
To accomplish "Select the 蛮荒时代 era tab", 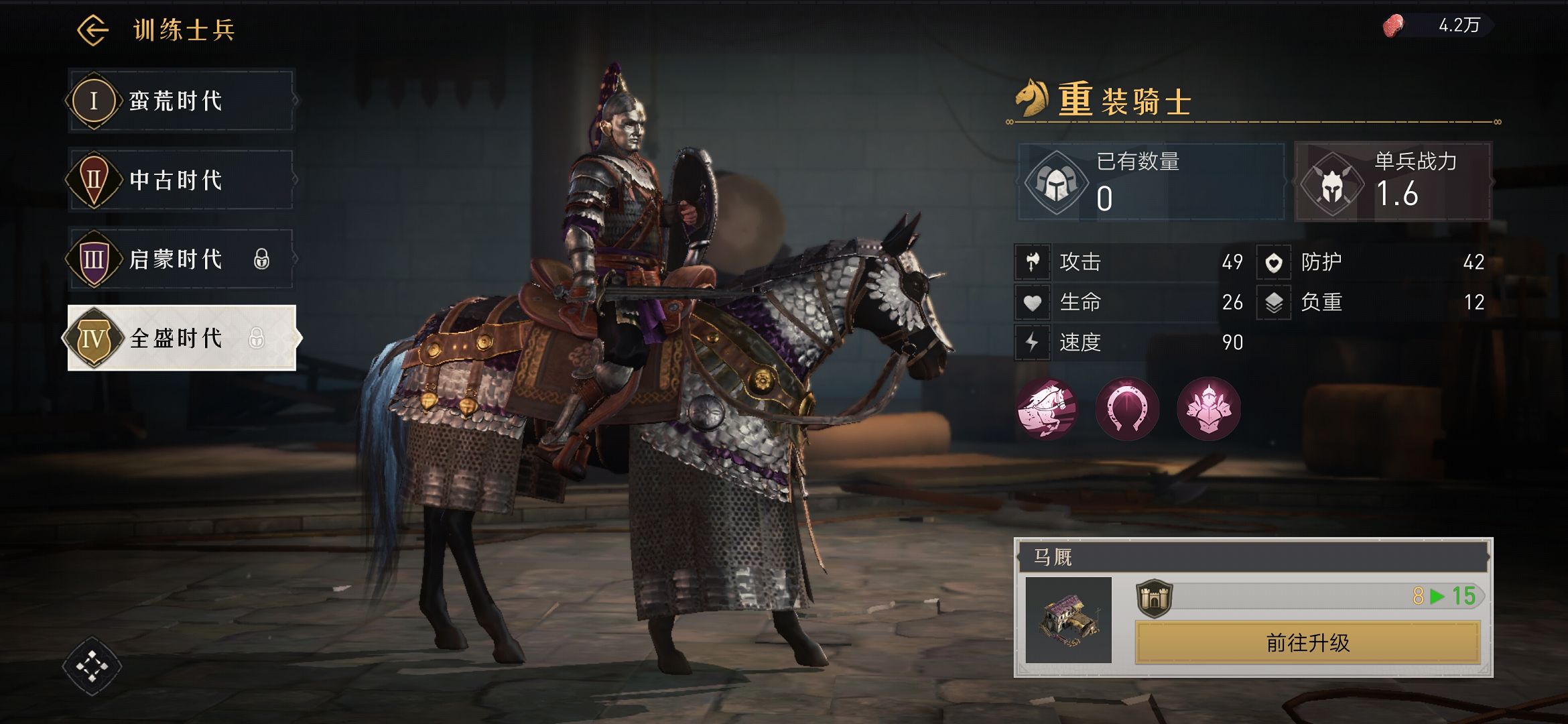I will click(x=181, y=101).
